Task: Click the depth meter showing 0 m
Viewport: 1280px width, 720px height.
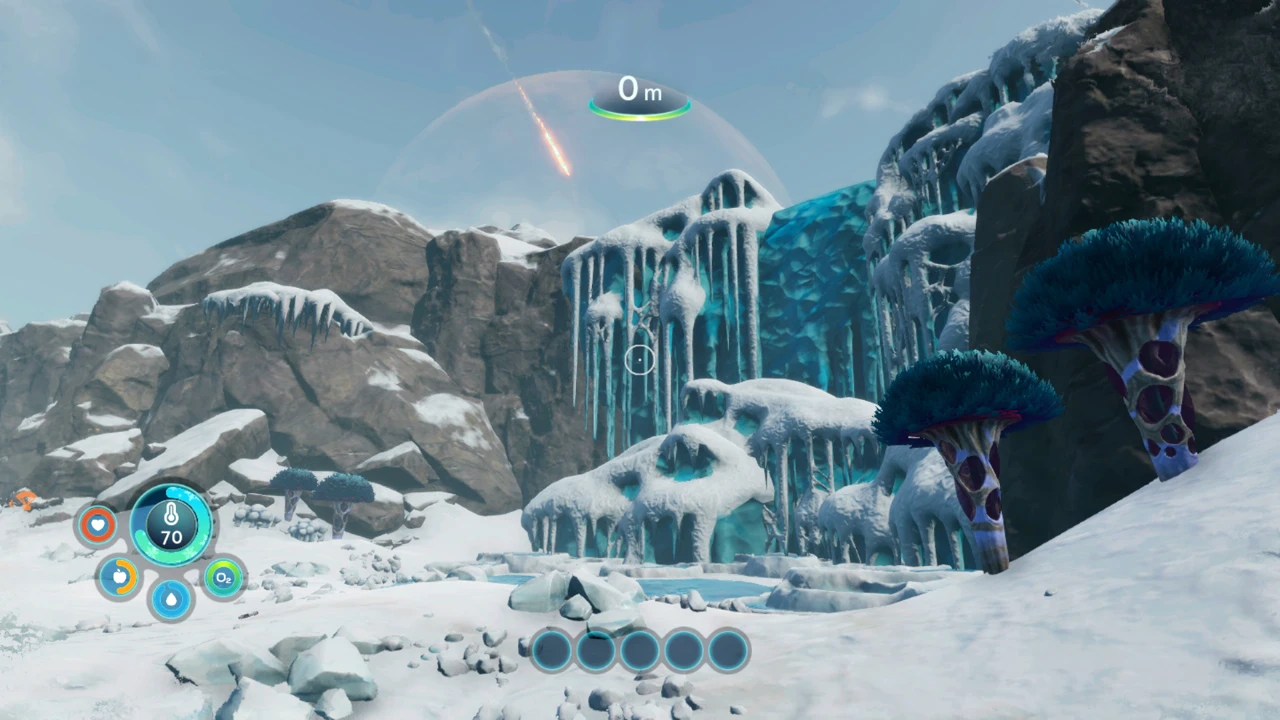Action: pyautogui.click(x=639, y=91)
